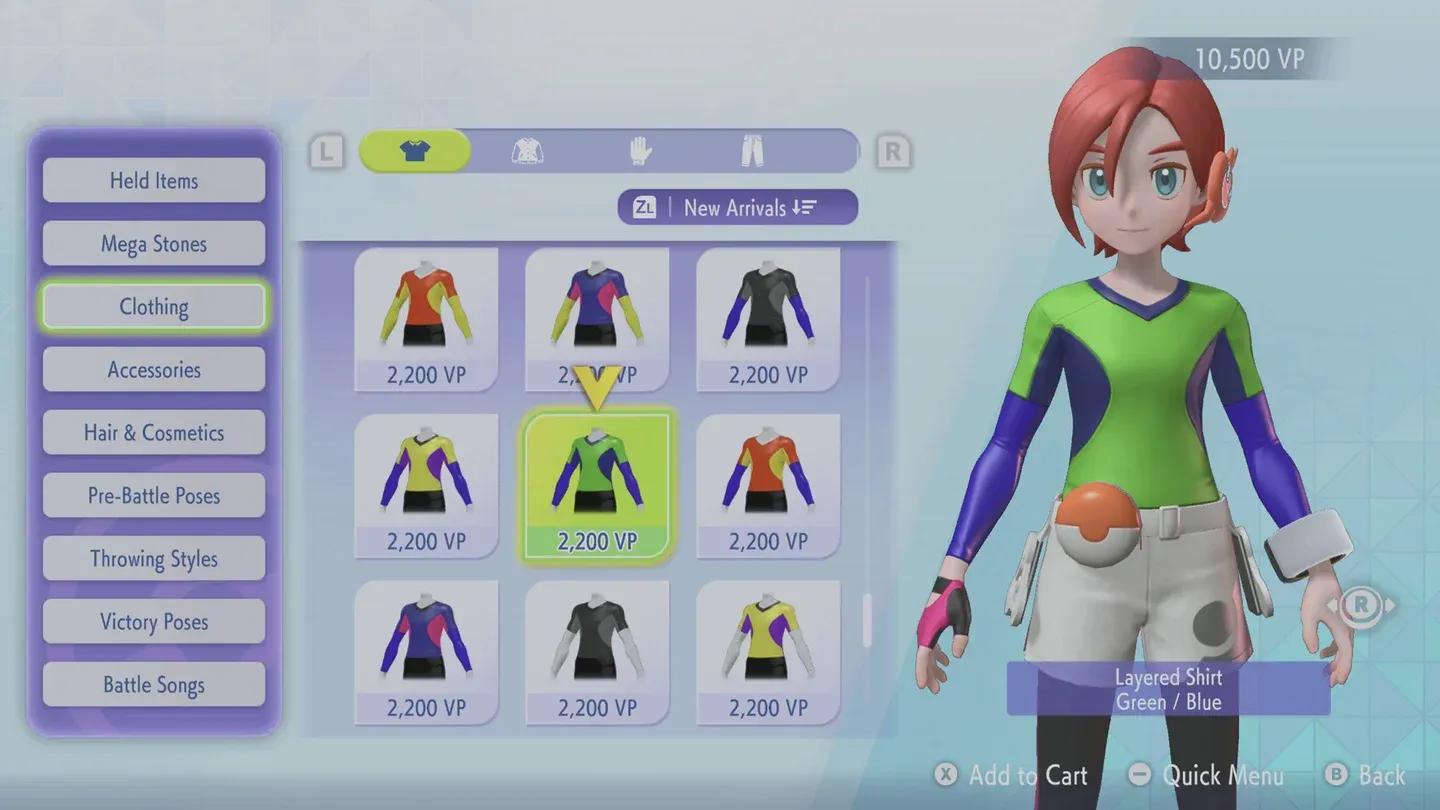Image resolution: width=1440 pixels, height=810 pixels.
Task: Select Add to Cart
Action: 1013,775
